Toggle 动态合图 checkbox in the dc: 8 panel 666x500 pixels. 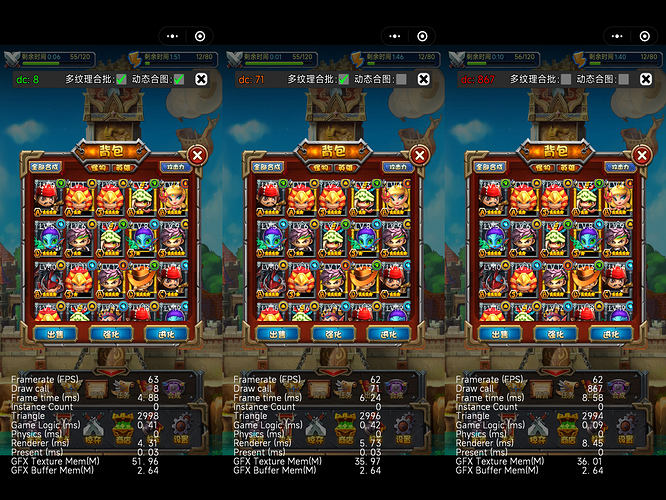(x=178, y=78)
